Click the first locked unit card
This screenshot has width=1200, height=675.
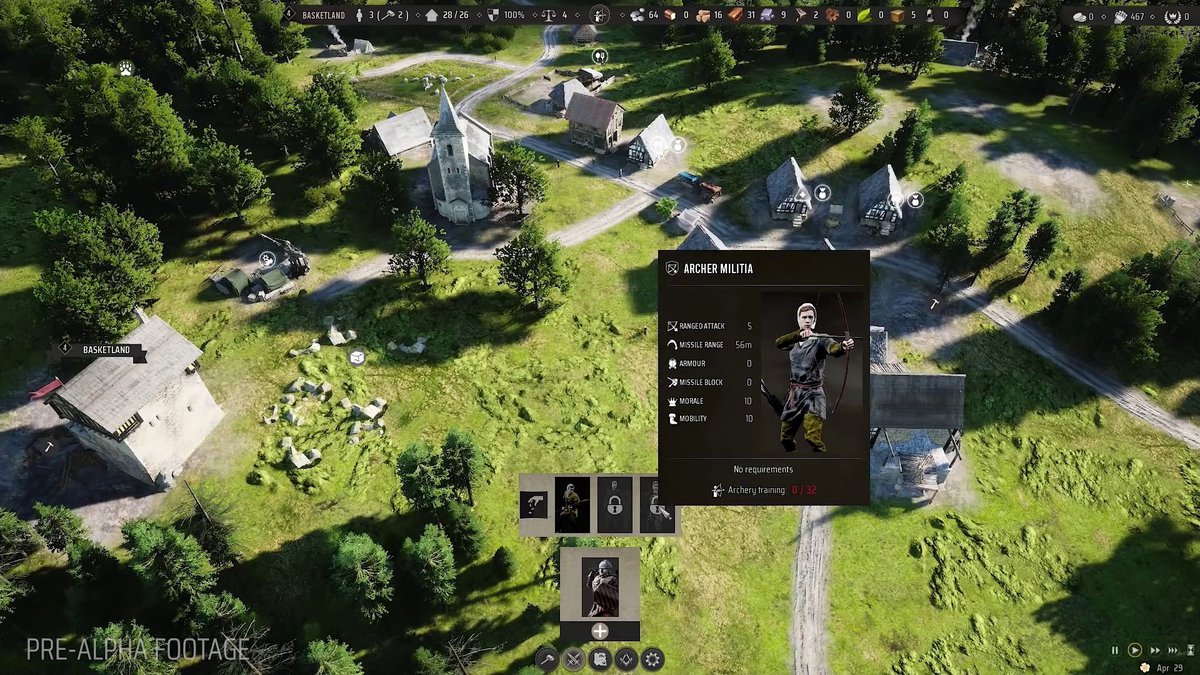pos(614,504)
